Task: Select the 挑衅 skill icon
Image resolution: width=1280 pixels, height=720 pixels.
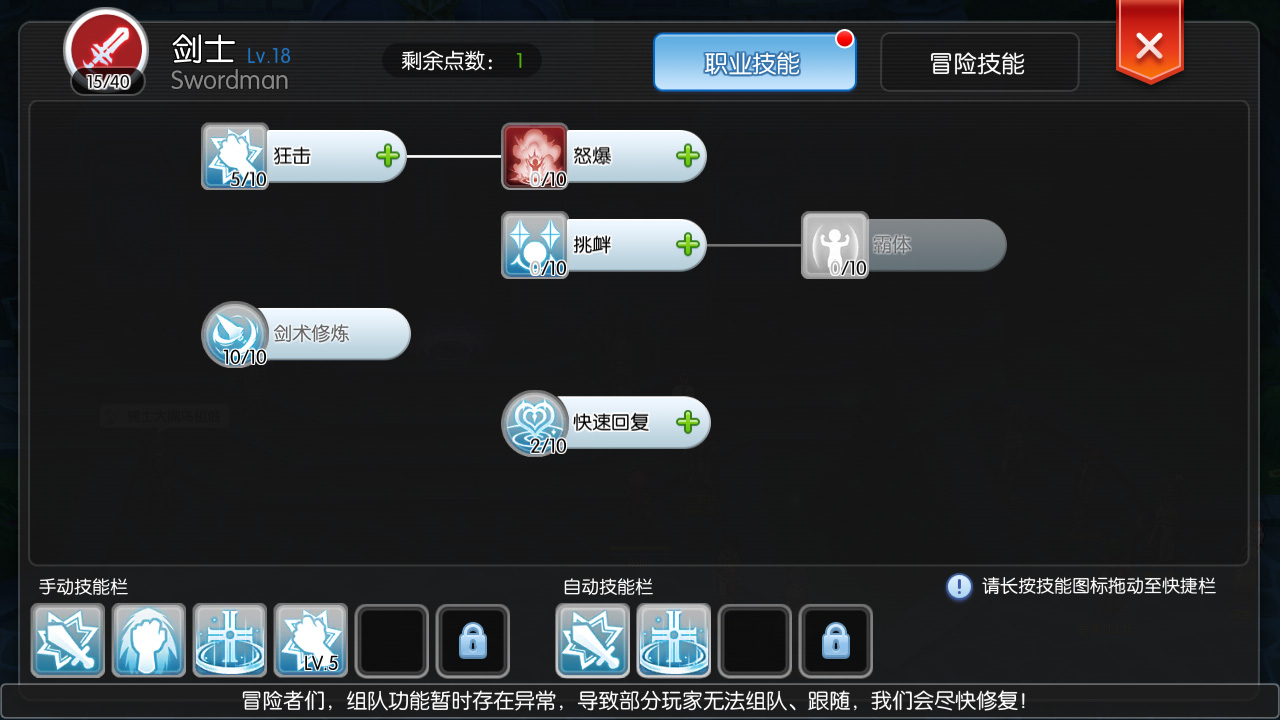Action: [x=533, y=244]
